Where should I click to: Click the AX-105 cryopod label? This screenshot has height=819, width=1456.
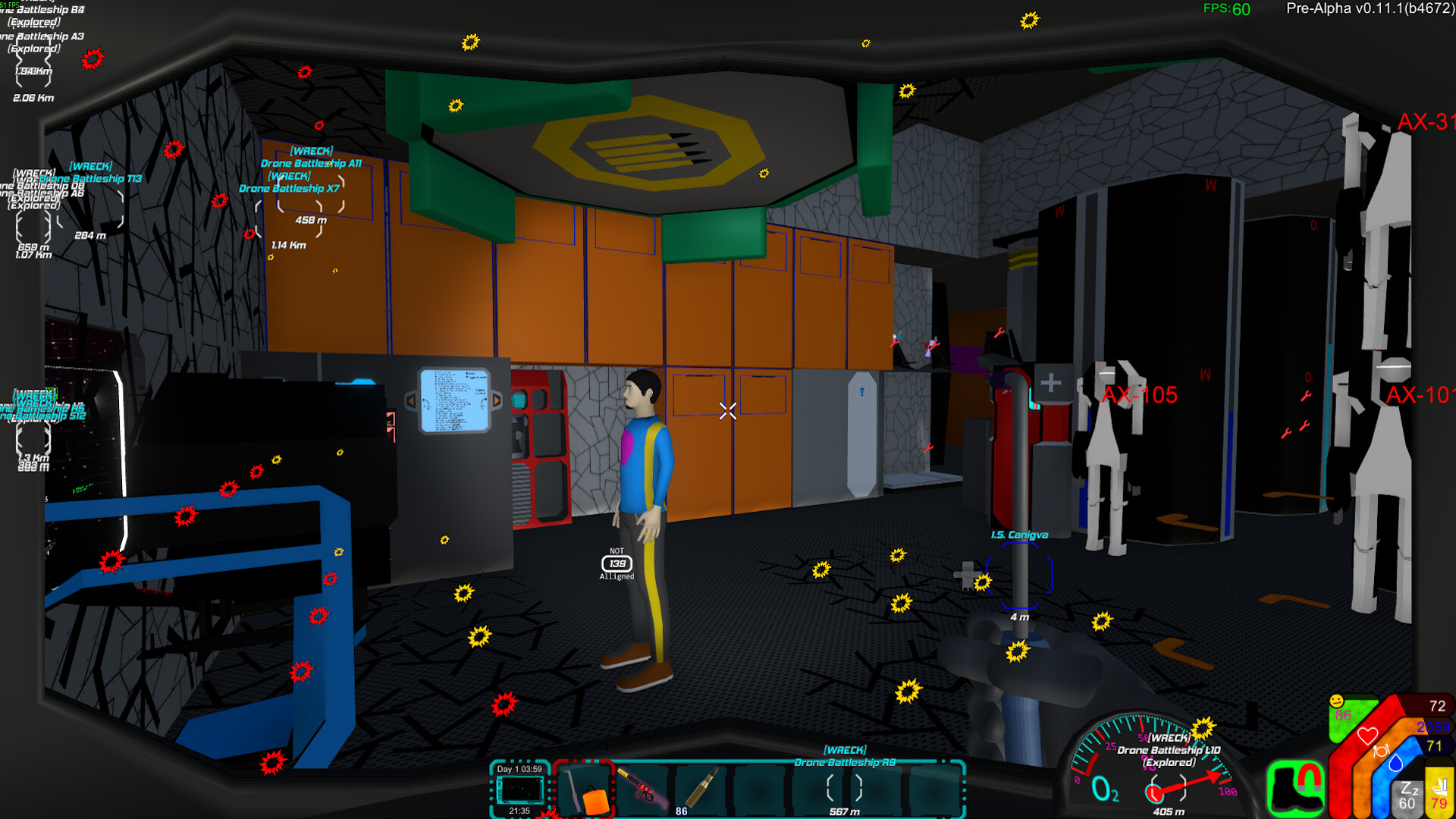(1141, 394)
